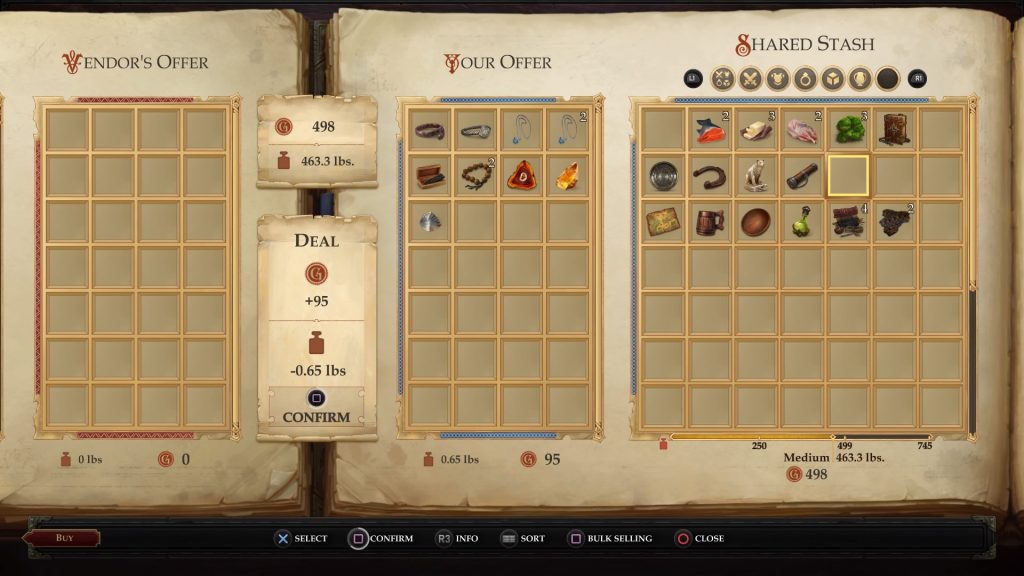The image size is (1024, 576).
Task: Choose the wooden mug in stash
Action: (x=709, y=222)
